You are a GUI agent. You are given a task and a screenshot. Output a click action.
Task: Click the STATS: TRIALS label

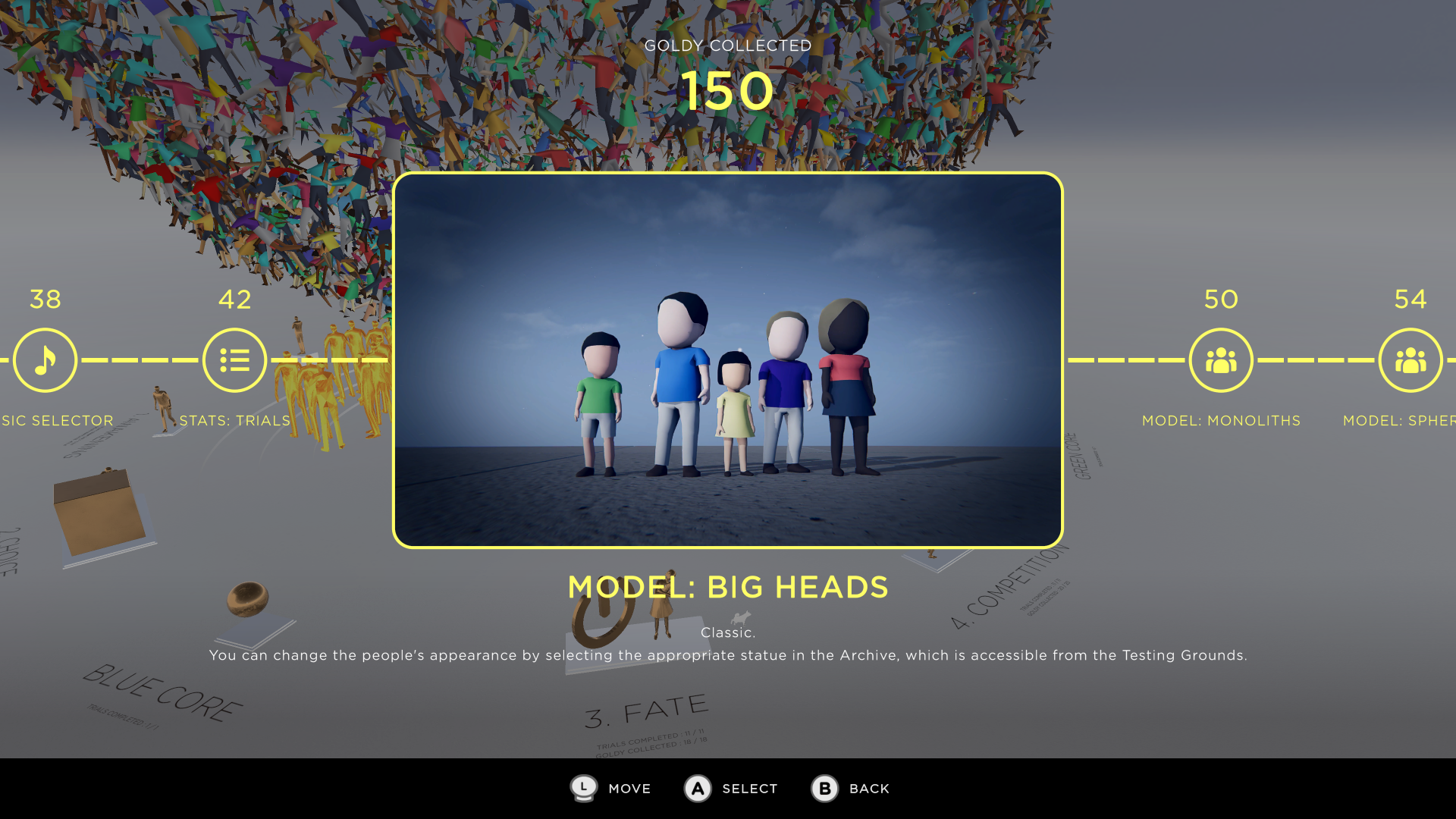(235, 421)
